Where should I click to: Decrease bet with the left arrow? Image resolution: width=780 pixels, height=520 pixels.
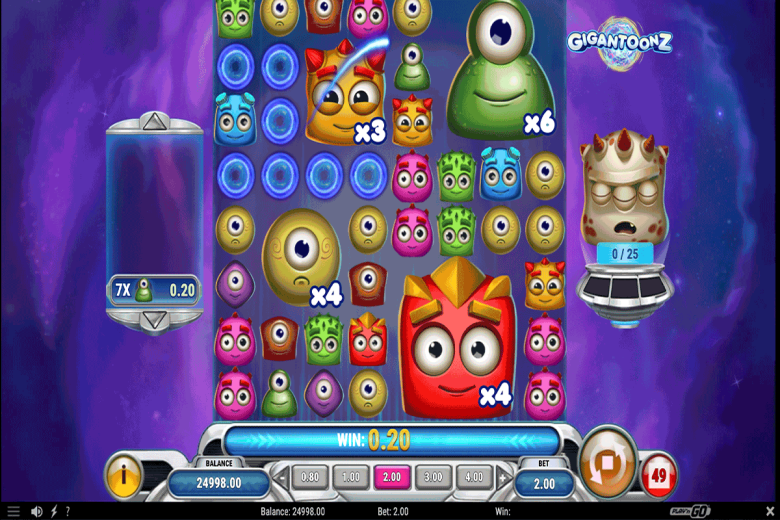pos(281,478)
